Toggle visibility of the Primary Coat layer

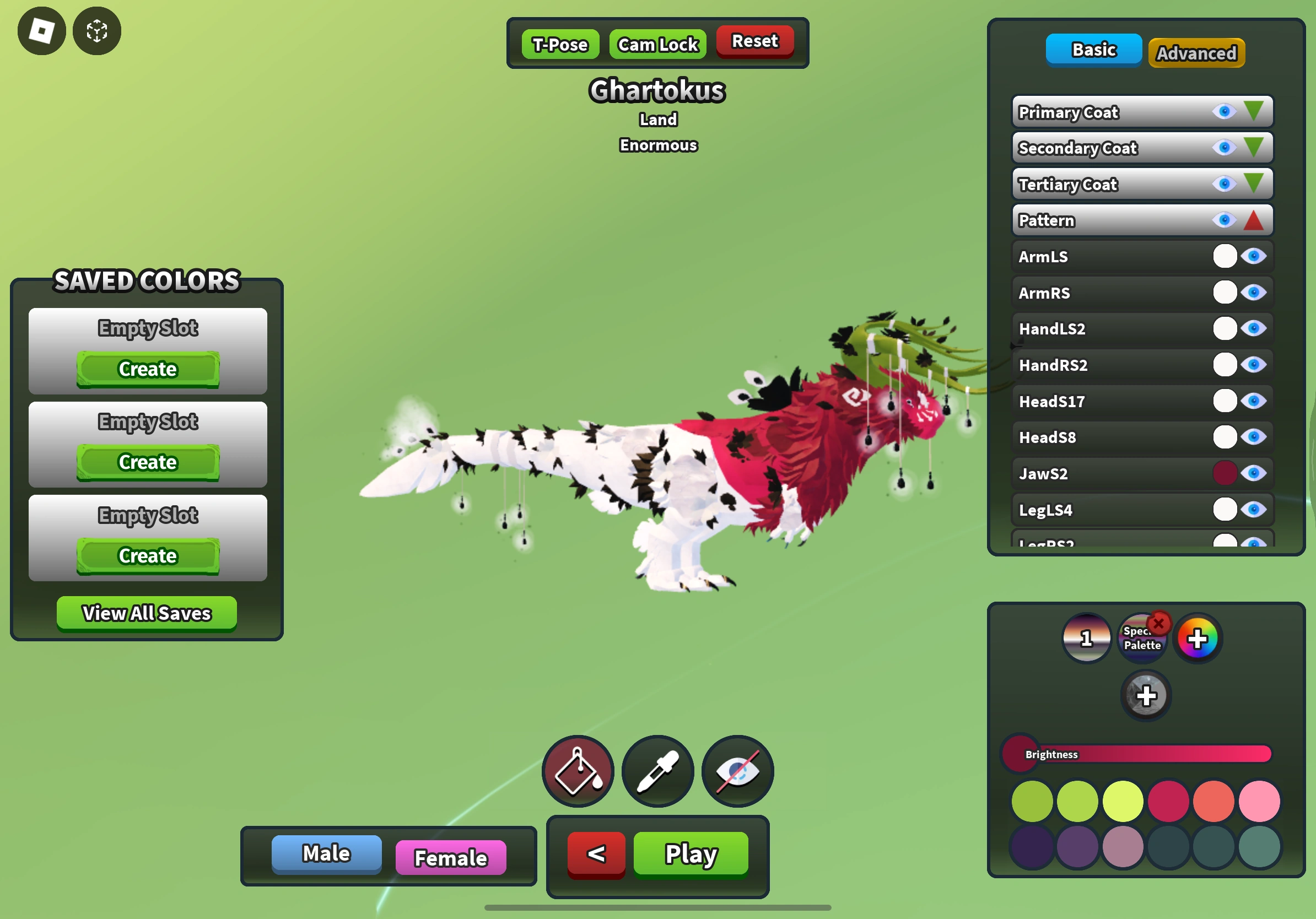pyautogui.click(x=1225, y=112)
